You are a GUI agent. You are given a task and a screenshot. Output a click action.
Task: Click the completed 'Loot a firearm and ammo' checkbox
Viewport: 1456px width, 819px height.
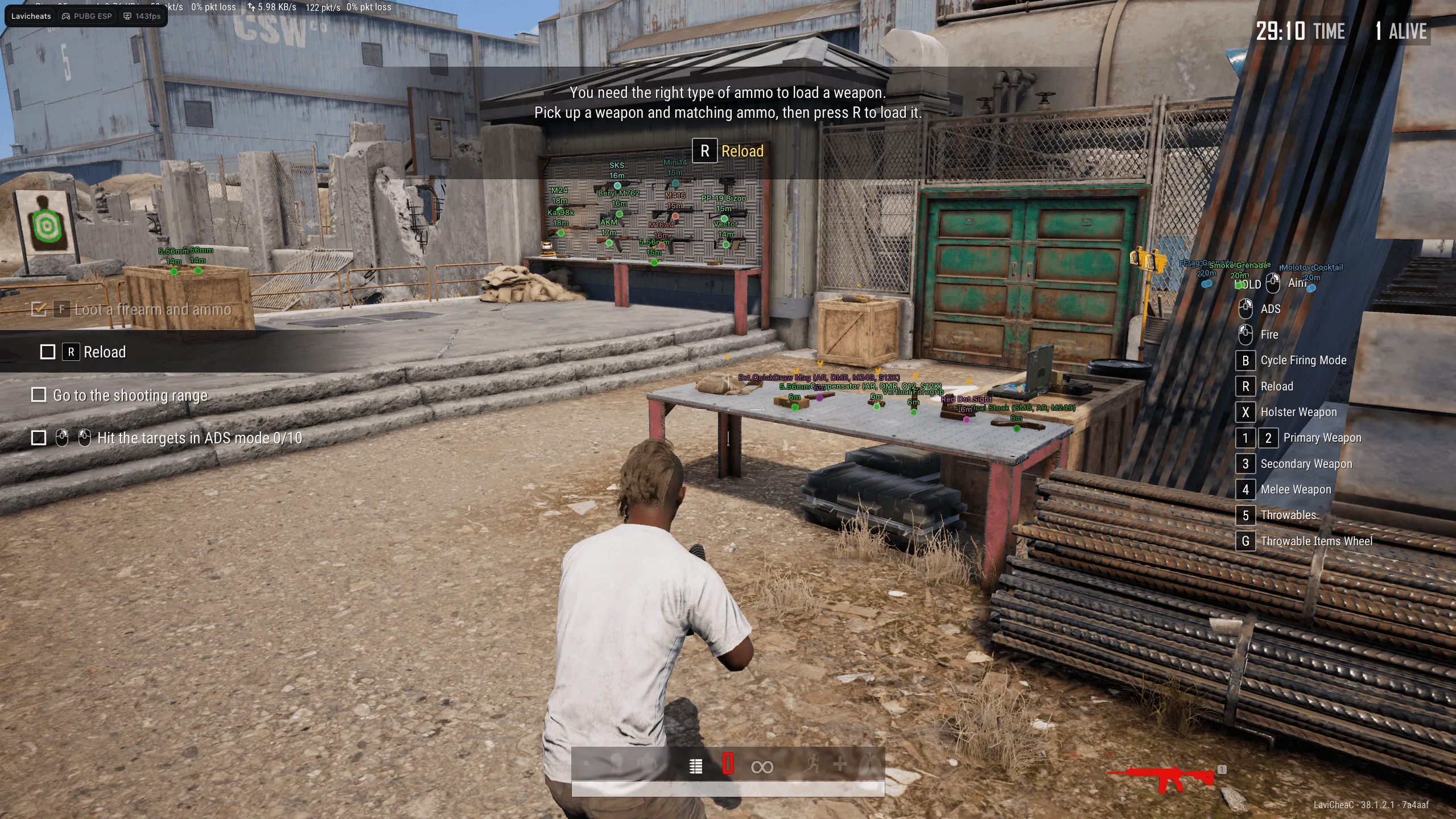(39, 309)
